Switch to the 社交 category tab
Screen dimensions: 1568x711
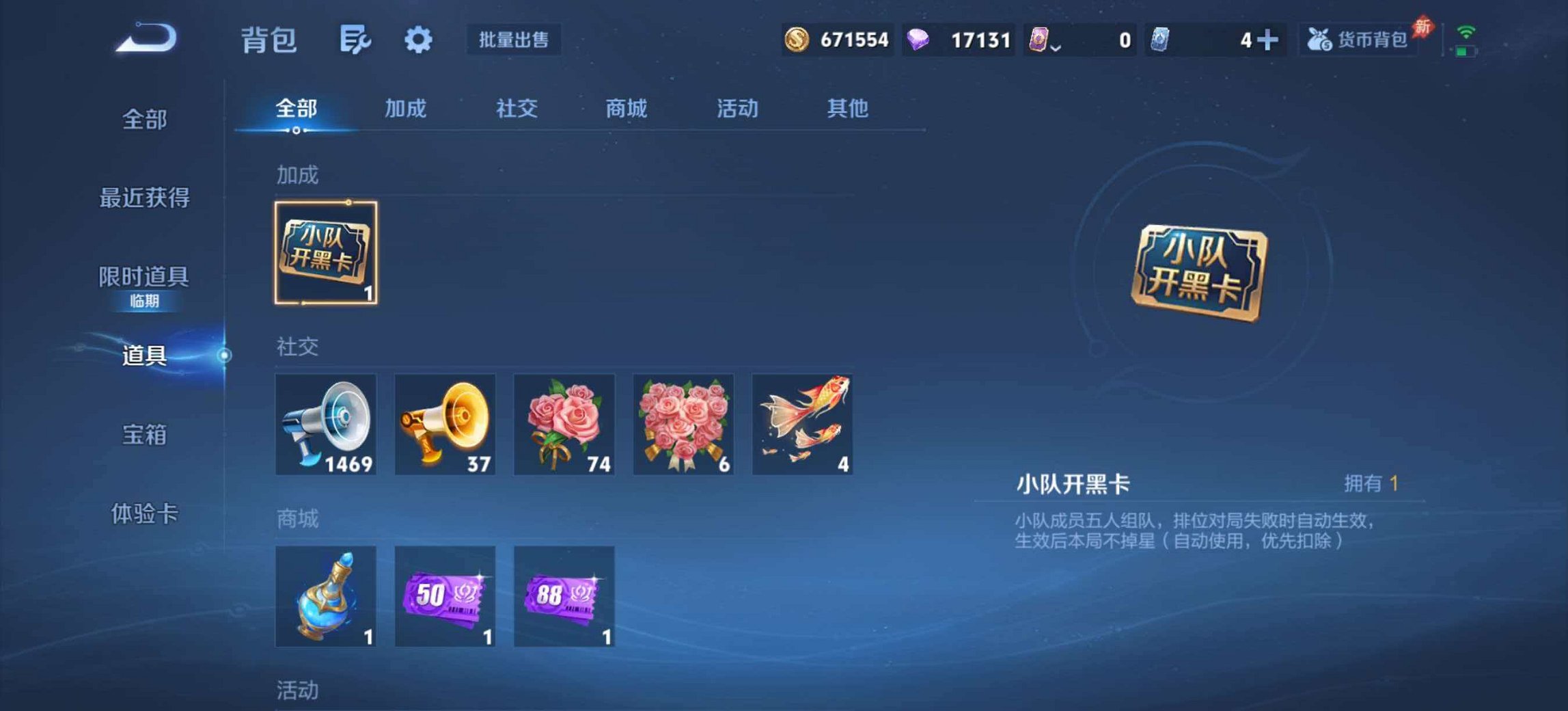click(x=517, y=108)
